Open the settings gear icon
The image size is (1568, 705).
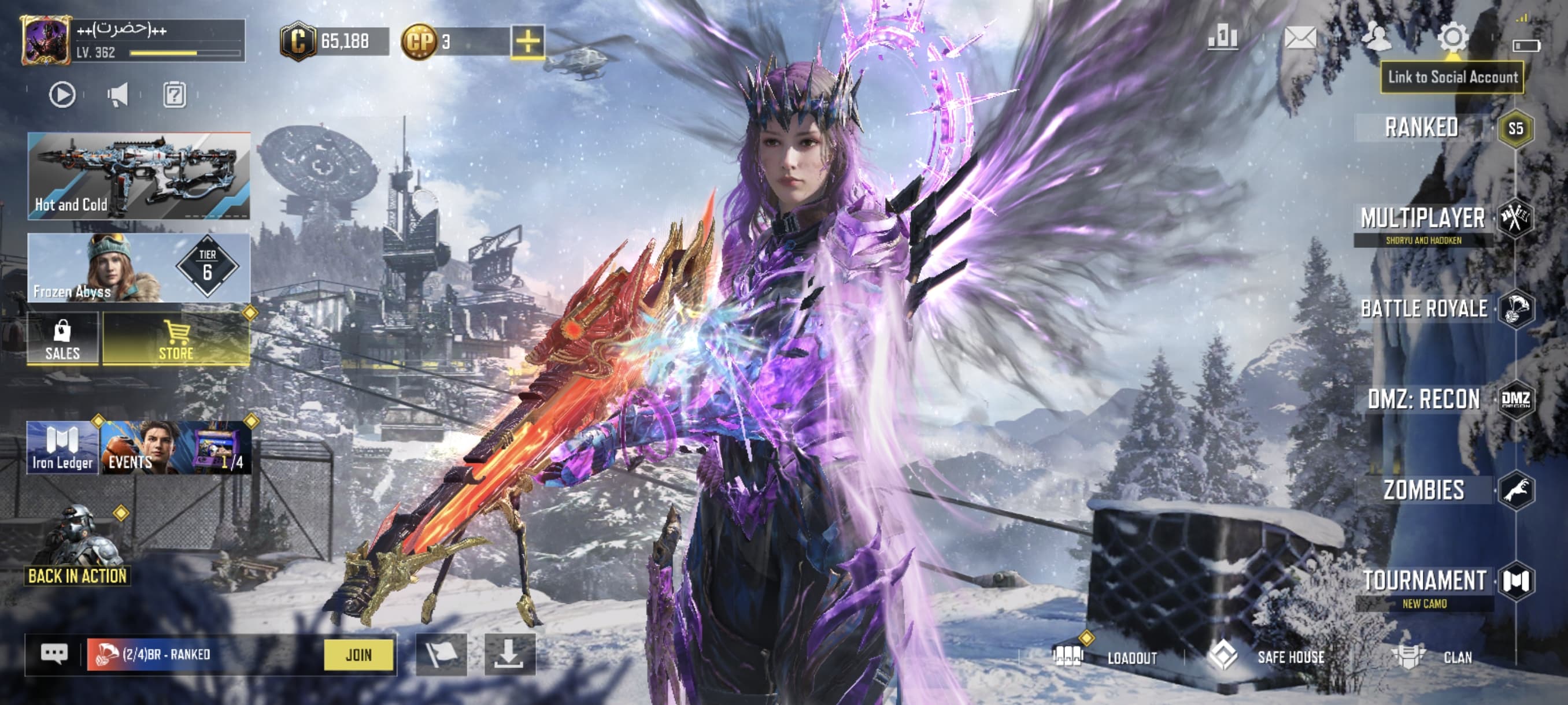click(x=1453, y=38)
